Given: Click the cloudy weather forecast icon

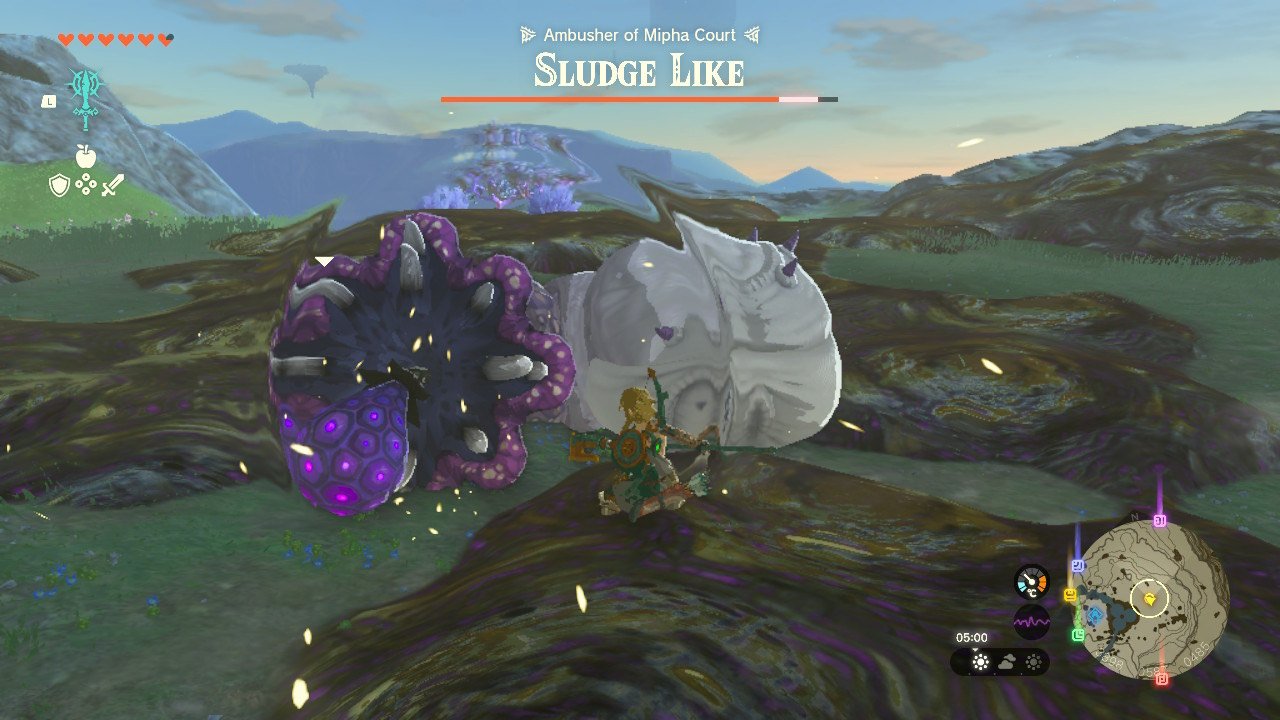Looking at the screenshot, I should [1007, 662].
